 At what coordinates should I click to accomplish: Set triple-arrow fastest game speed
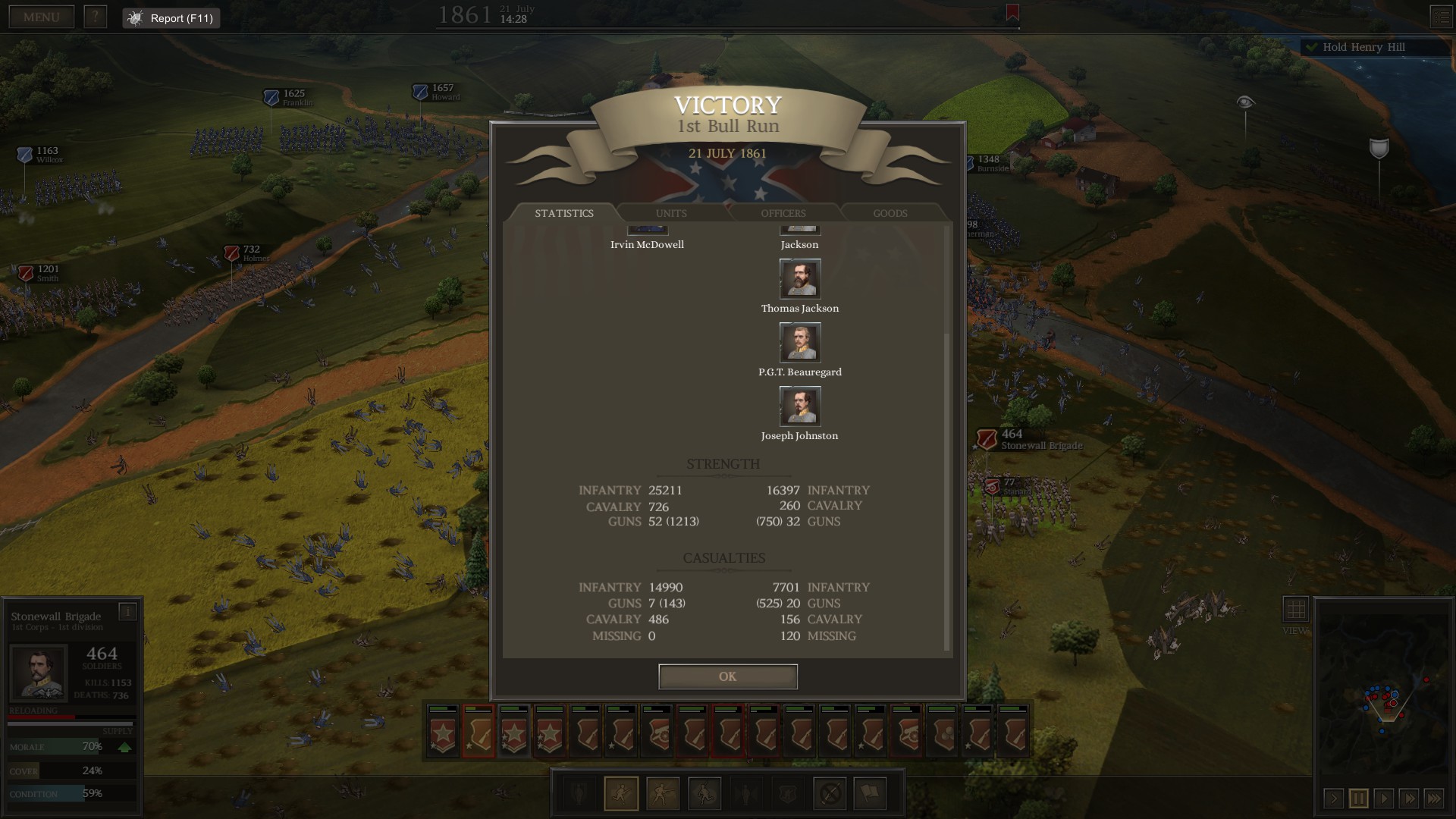[x=1434, y=798]
